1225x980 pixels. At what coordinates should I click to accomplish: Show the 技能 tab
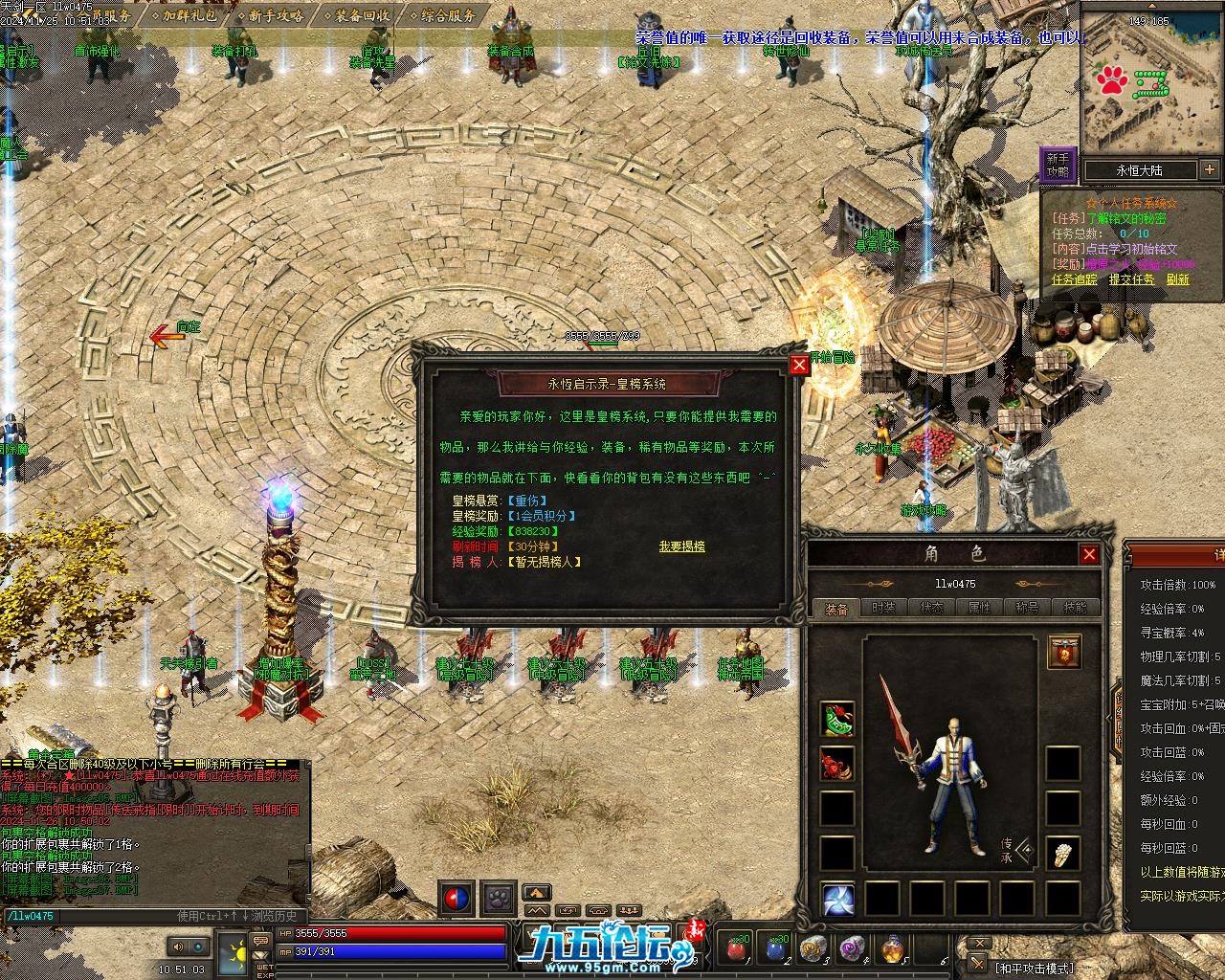1075,608
